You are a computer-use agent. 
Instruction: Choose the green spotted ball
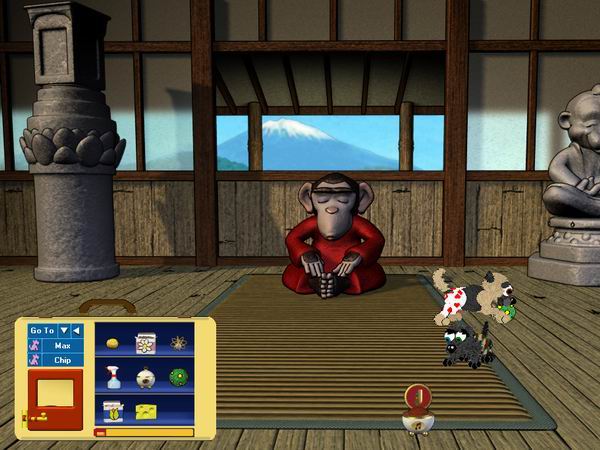tap(179, 377)
